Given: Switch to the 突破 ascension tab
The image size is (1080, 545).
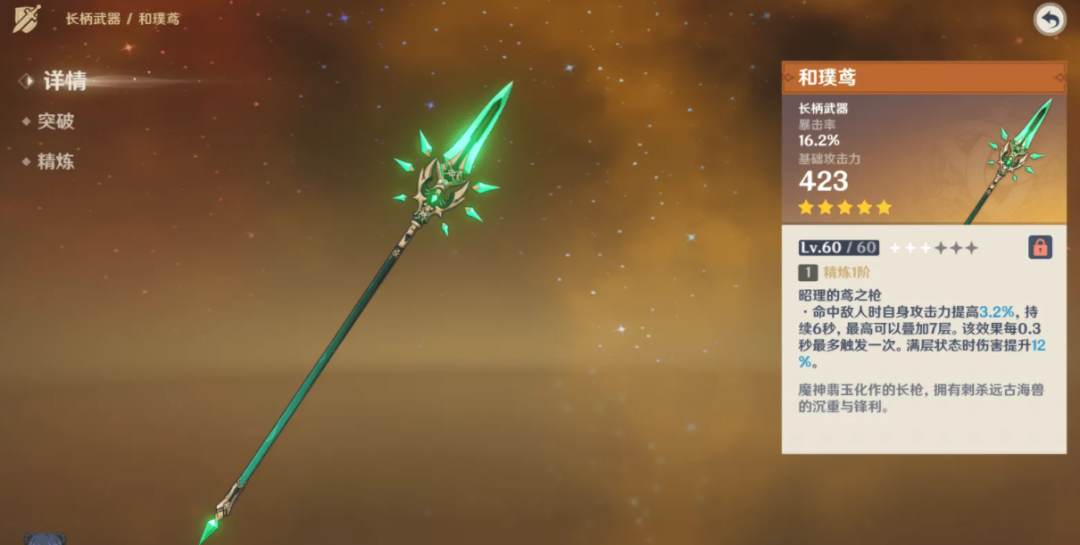Looking at the screenshot, I should pos(56,121).
